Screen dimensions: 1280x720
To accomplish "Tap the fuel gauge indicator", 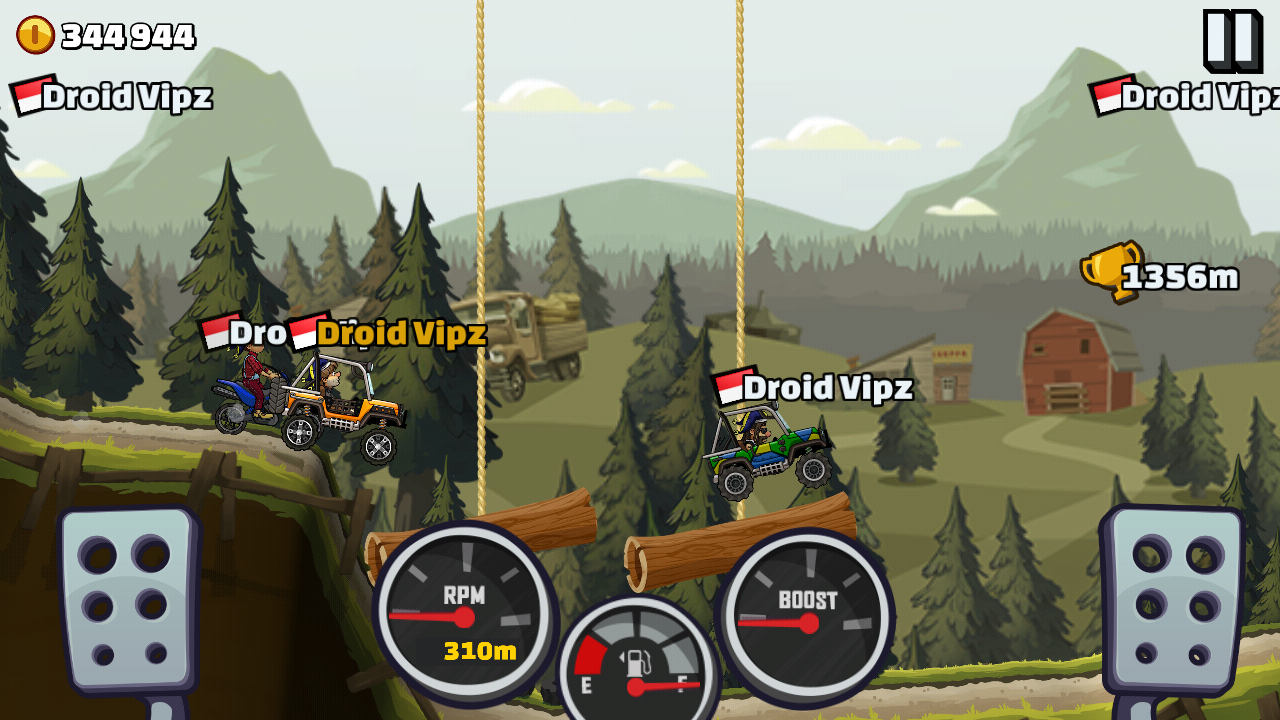I will 633,660.
